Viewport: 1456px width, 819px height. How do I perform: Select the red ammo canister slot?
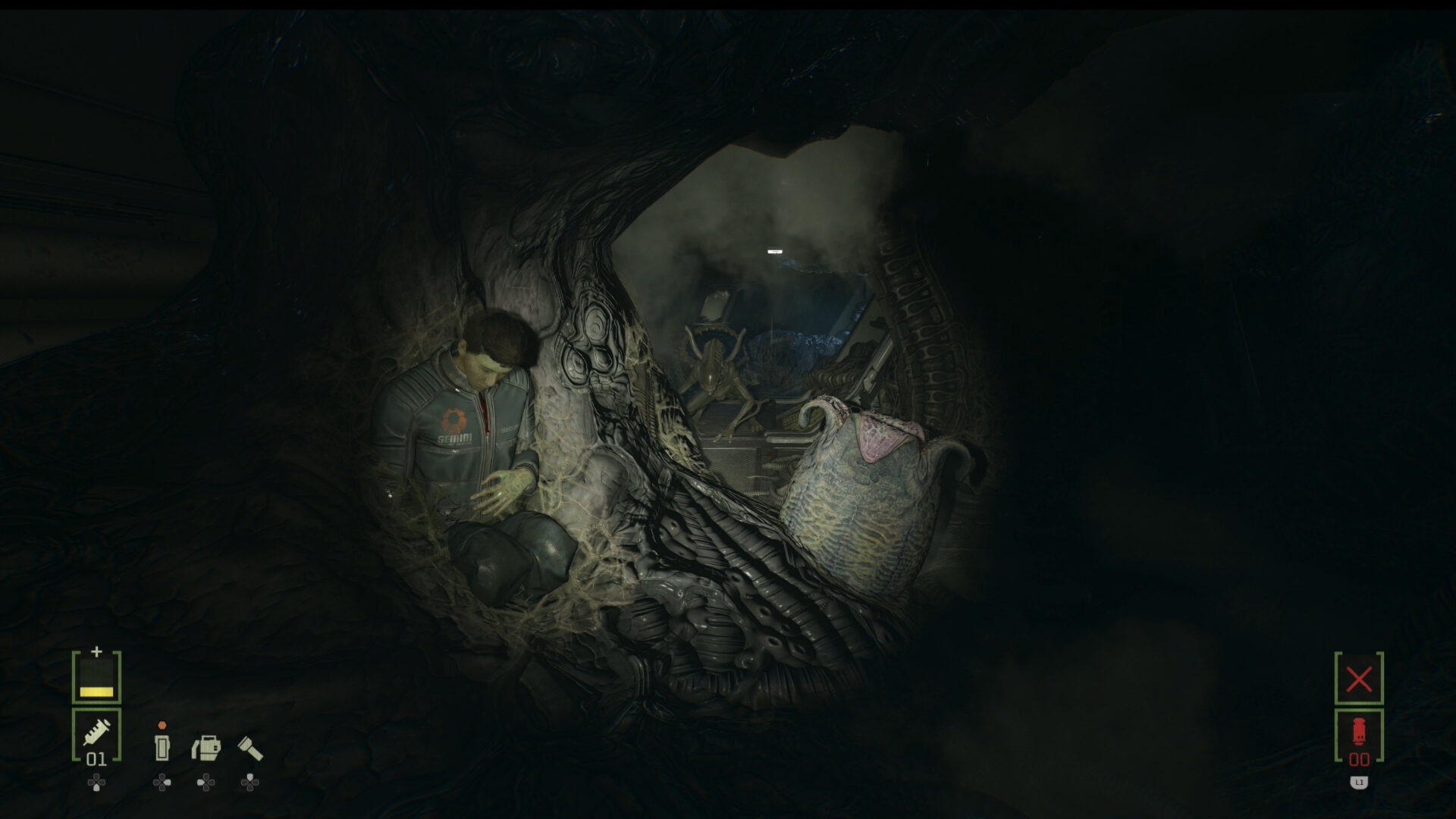click(x=1358, y=736)
